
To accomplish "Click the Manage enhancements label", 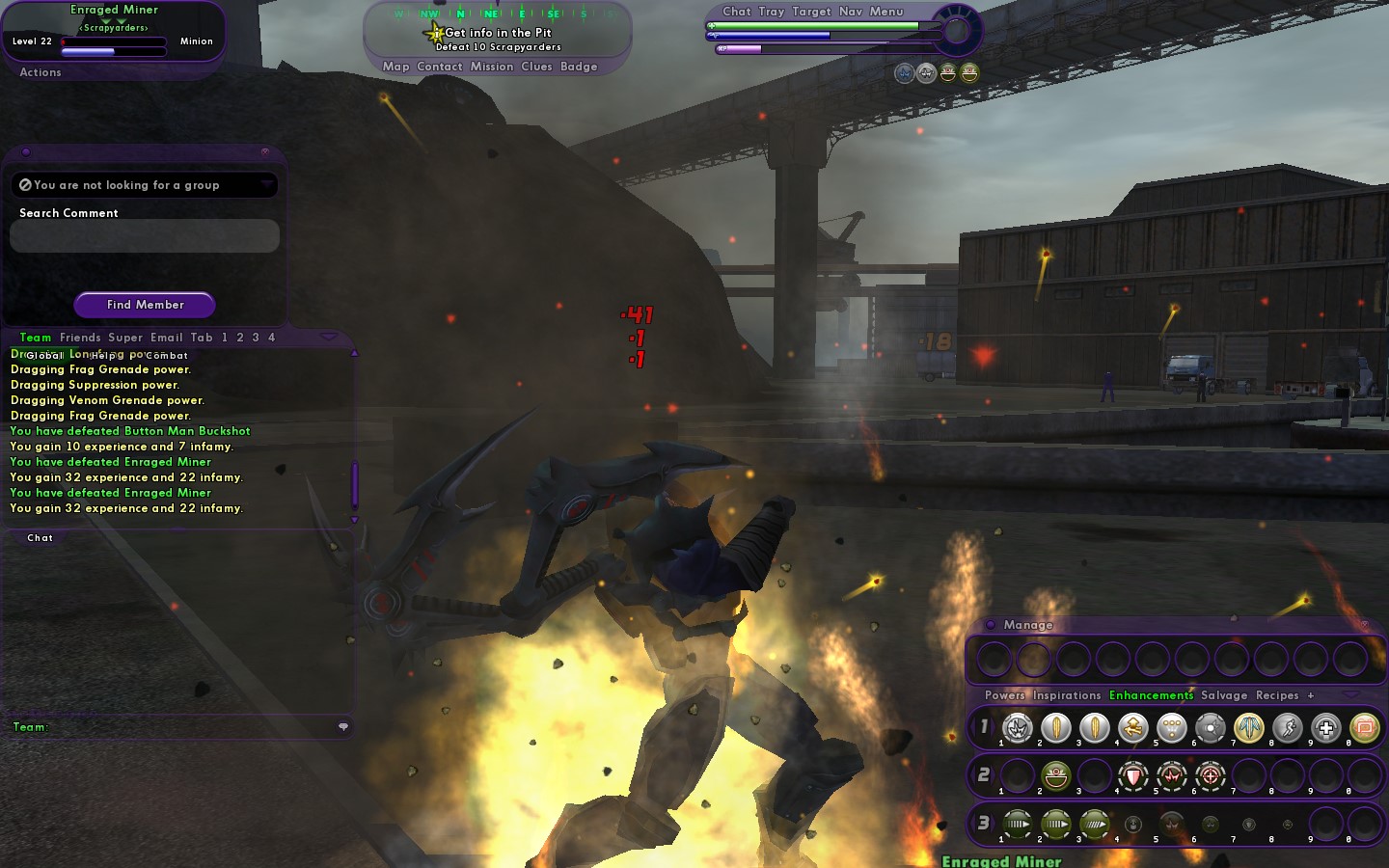I will tap(1028, 625).
